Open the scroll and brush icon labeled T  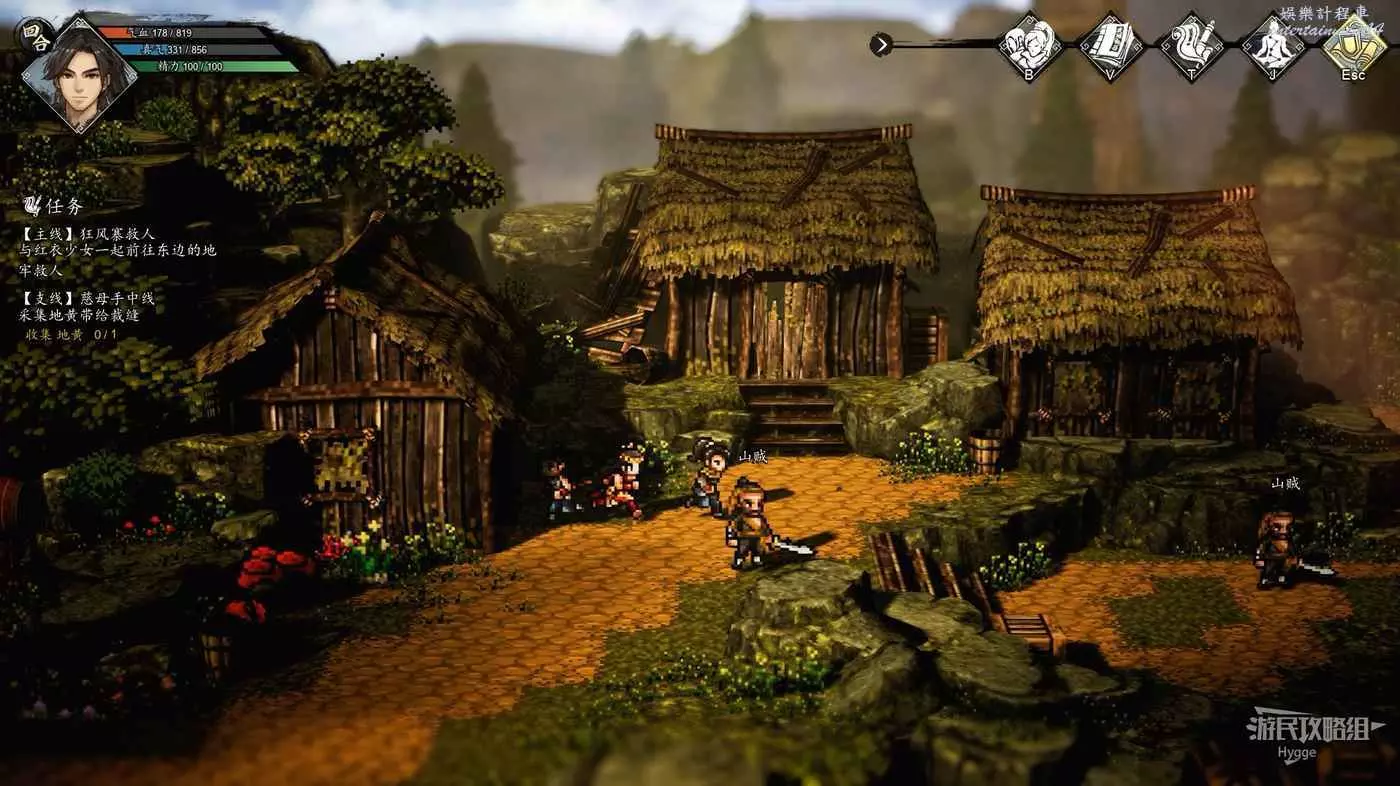click(1191, 43)
